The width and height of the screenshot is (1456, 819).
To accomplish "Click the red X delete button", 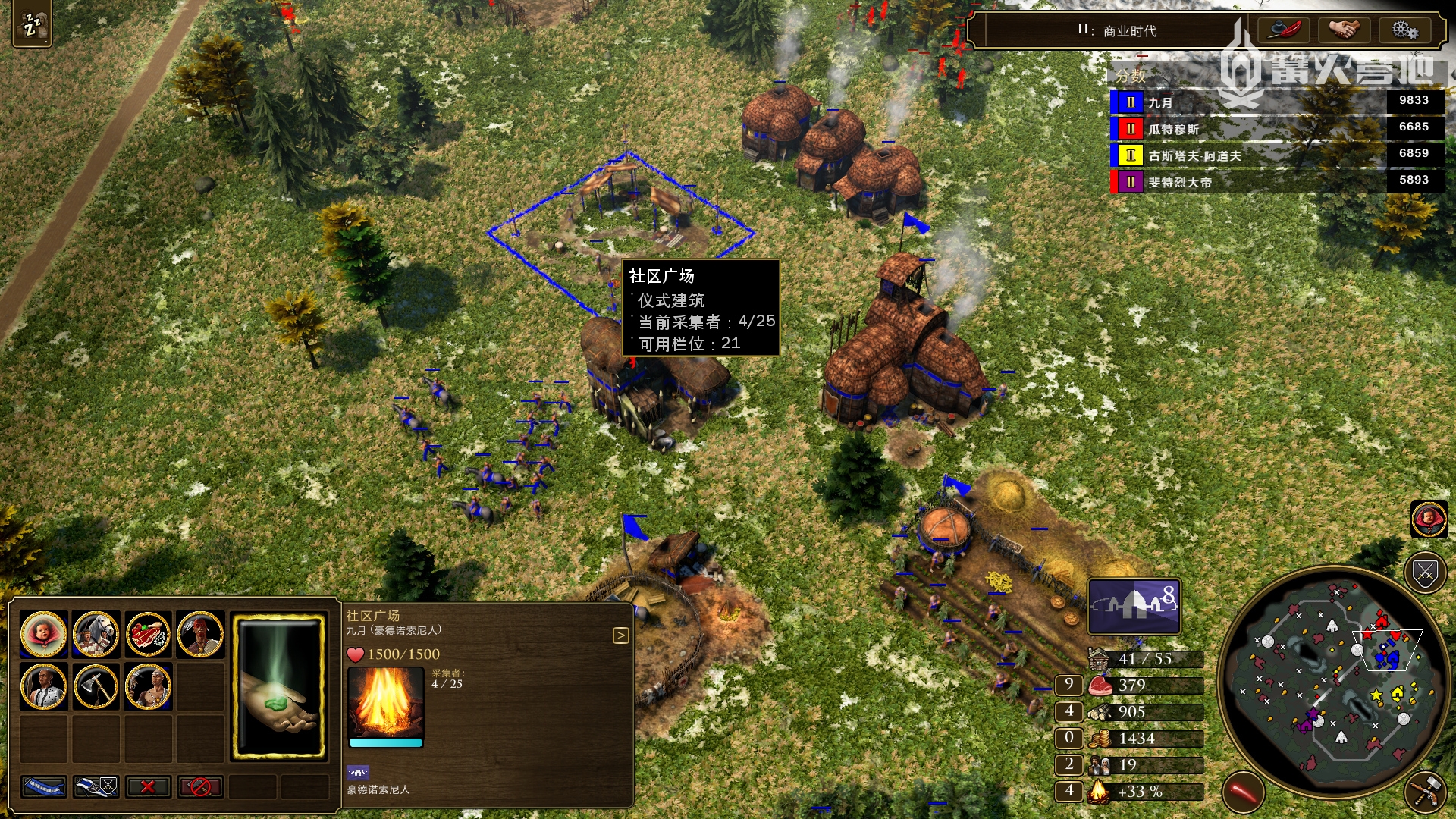I will coord(148,787).
